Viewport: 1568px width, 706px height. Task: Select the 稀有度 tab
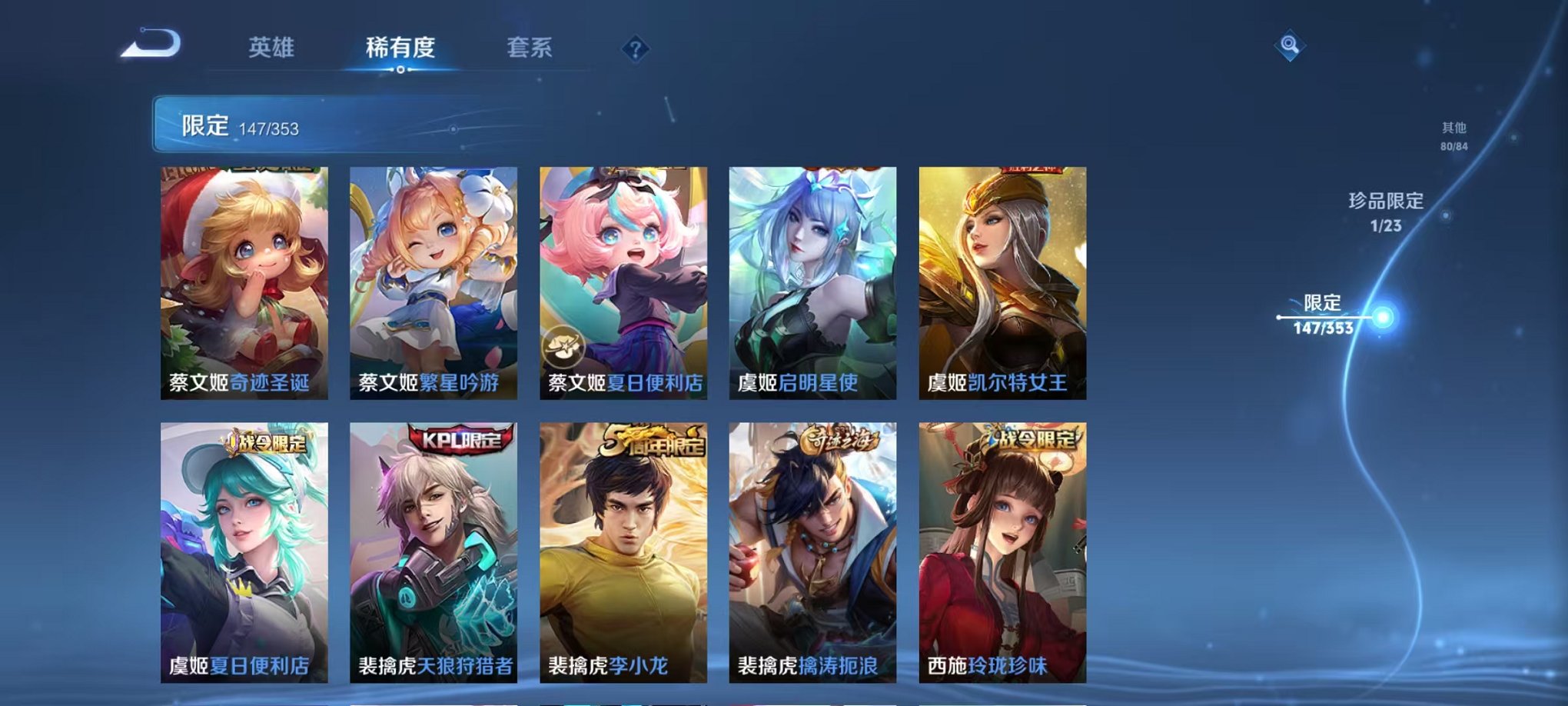[400, 46]
